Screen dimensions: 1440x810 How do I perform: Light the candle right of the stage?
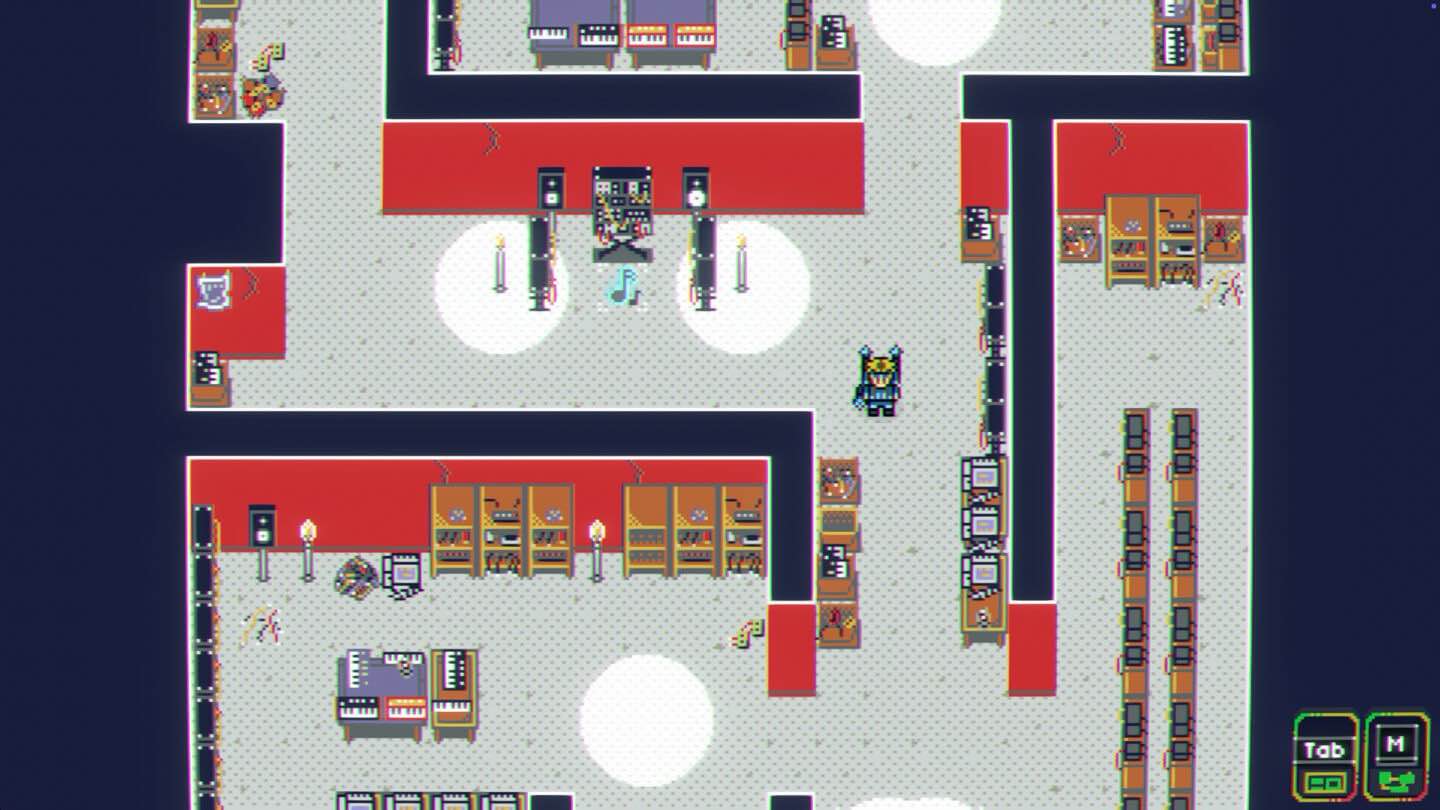tap(741, 260)
